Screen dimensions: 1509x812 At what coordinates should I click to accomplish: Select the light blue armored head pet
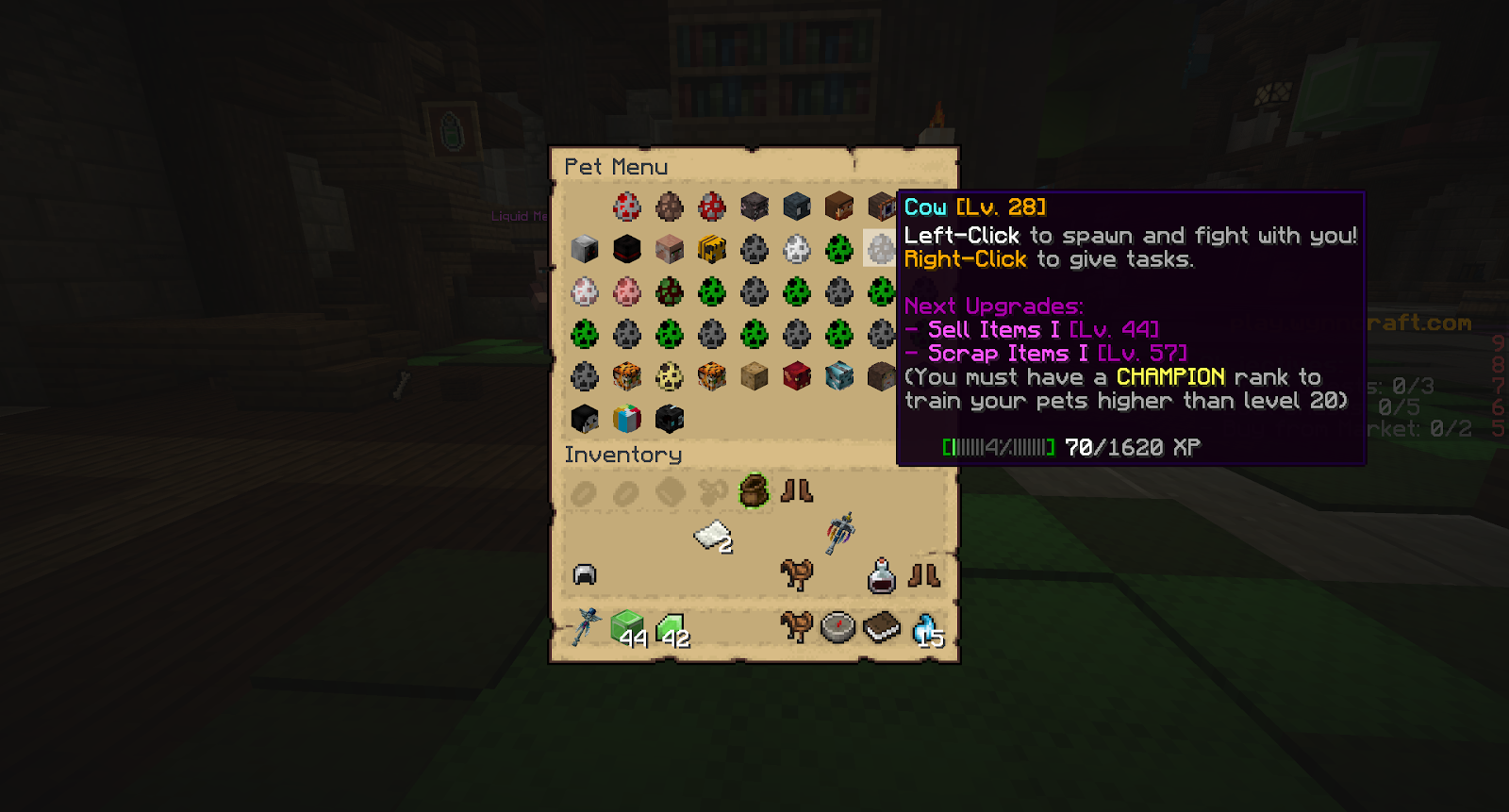pos(839,376)
